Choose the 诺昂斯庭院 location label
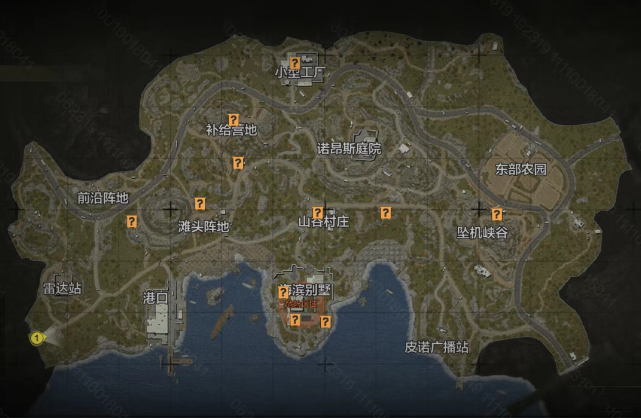 click(x=349, y=148)
